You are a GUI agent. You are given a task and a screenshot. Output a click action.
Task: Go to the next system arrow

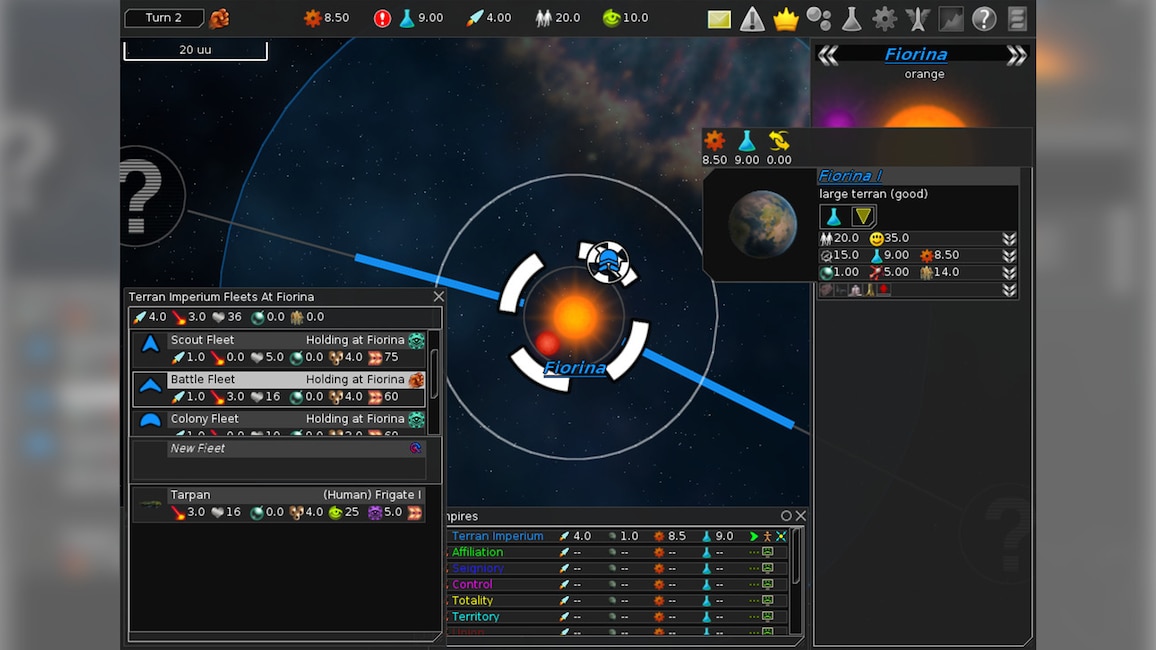pos(1016,56)
